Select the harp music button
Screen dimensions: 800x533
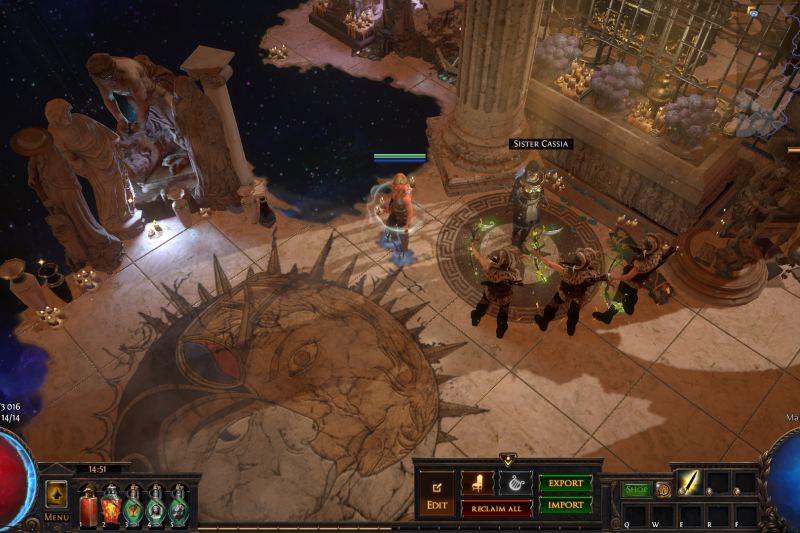(515, 483)
